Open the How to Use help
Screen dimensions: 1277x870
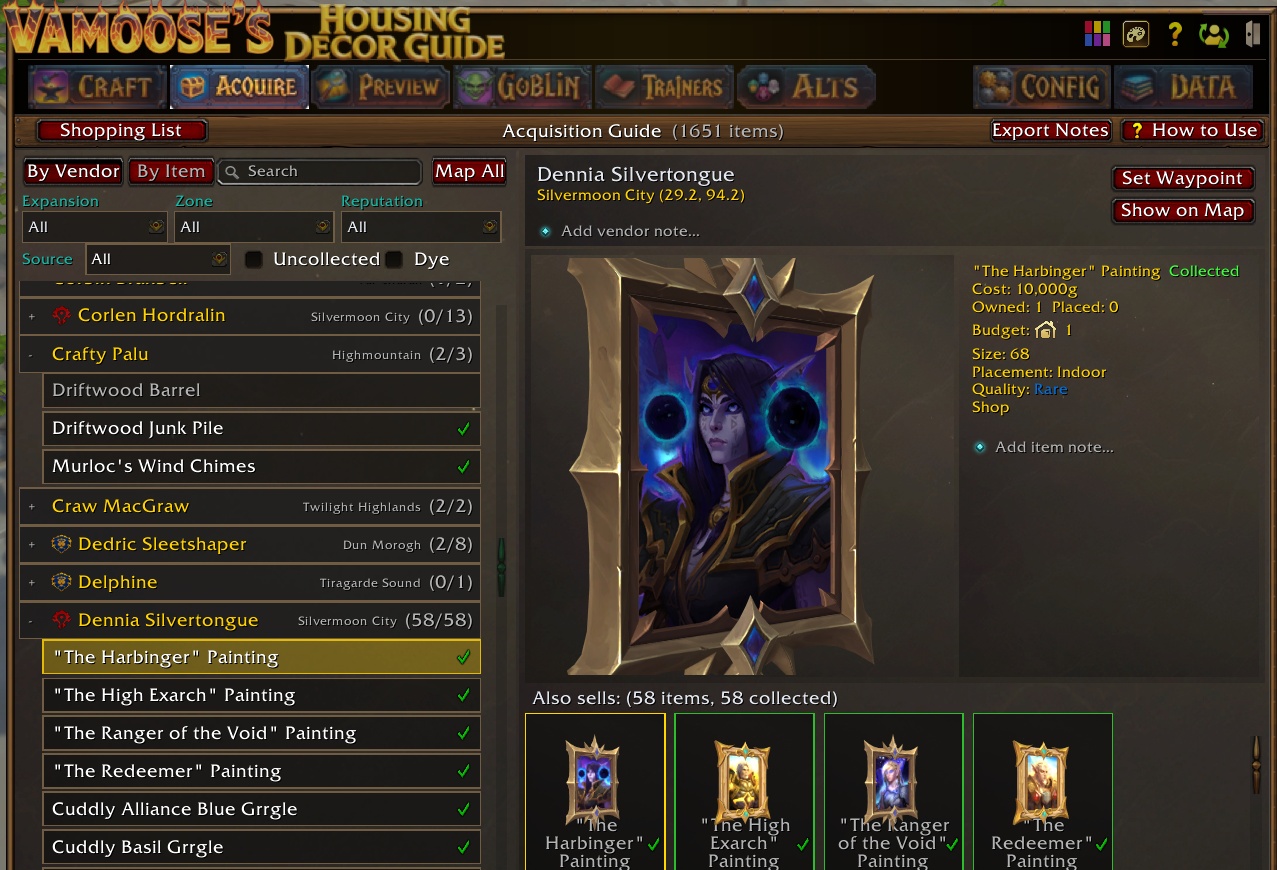click(x=1192, y=131)
